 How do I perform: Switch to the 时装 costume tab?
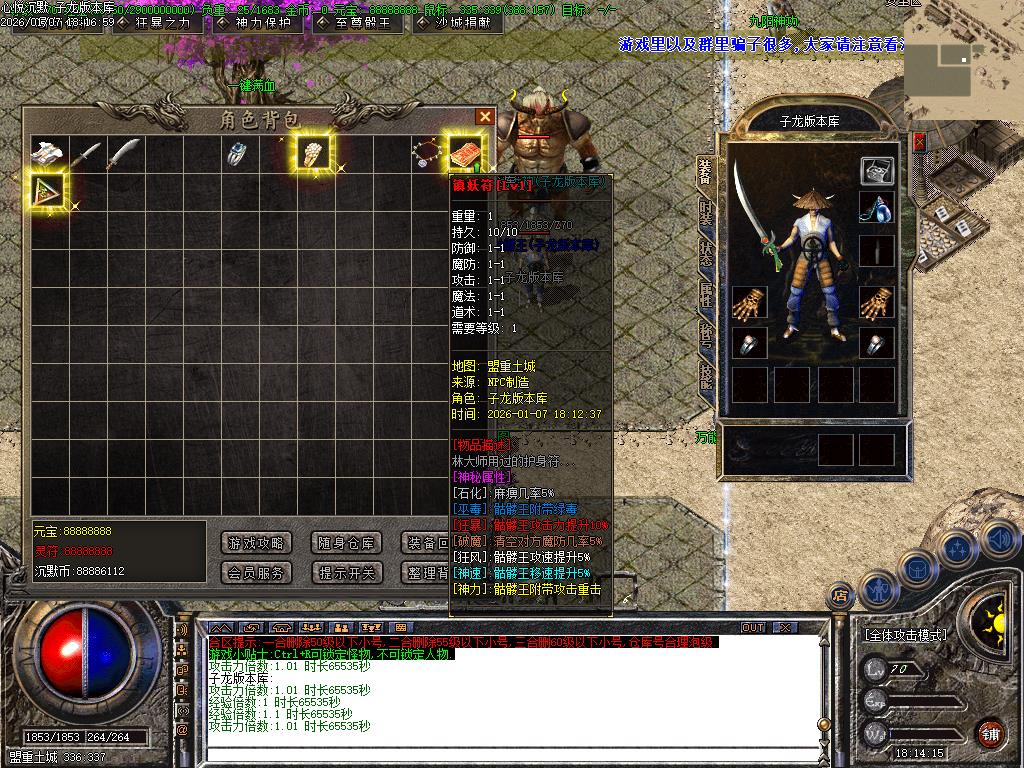point(707,213)
